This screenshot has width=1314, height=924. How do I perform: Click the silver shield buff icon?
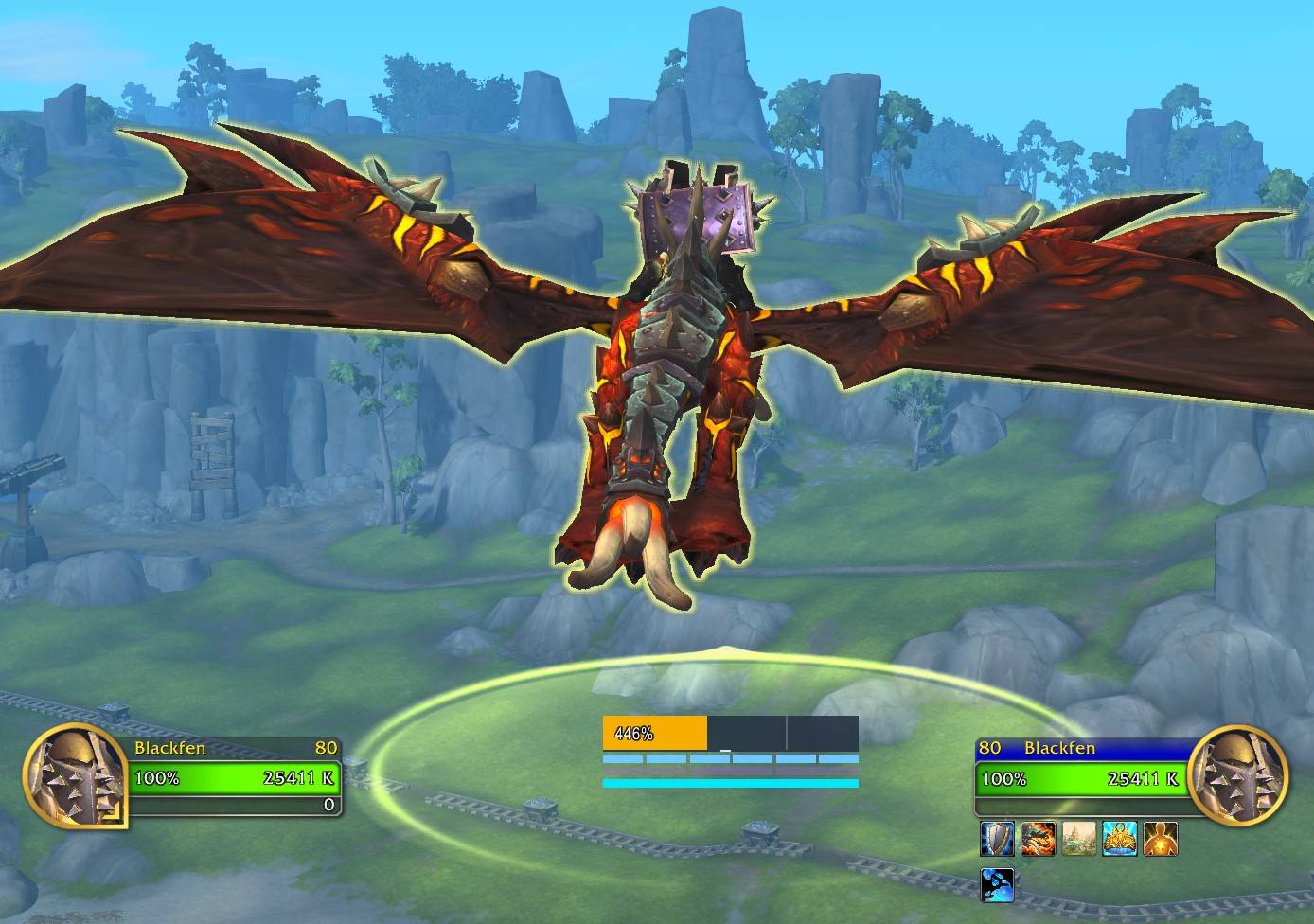(x=997, y=839)
